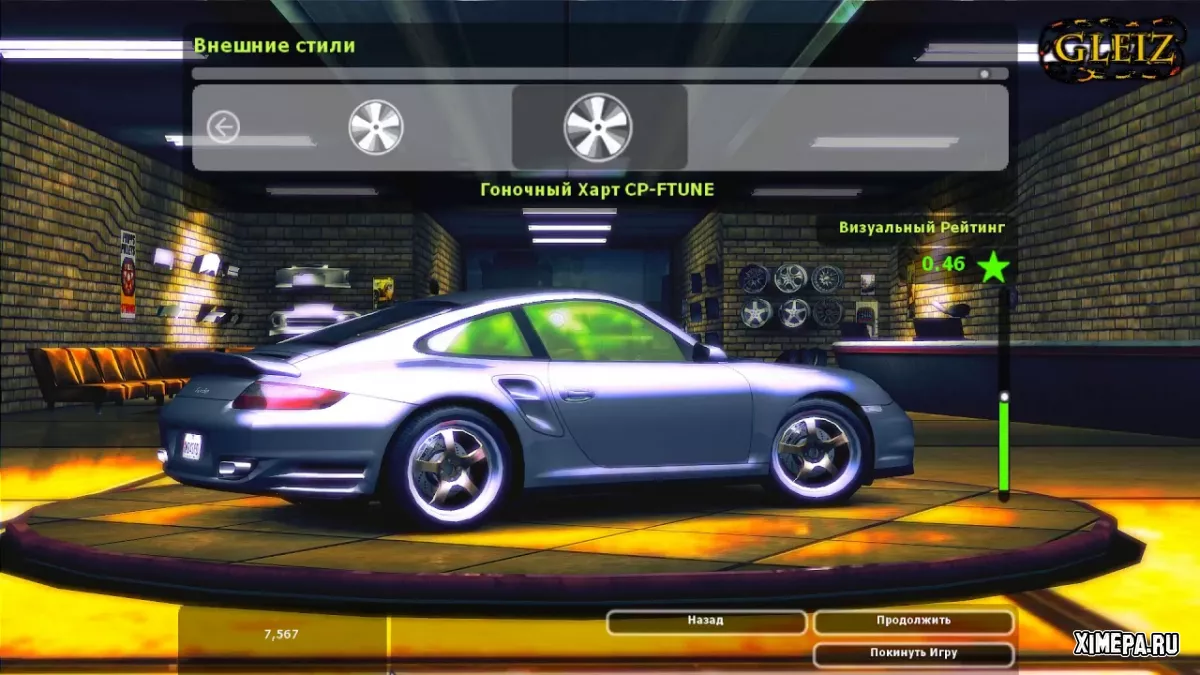Click the rim list horizontal scrollbar

click(600, 73)
